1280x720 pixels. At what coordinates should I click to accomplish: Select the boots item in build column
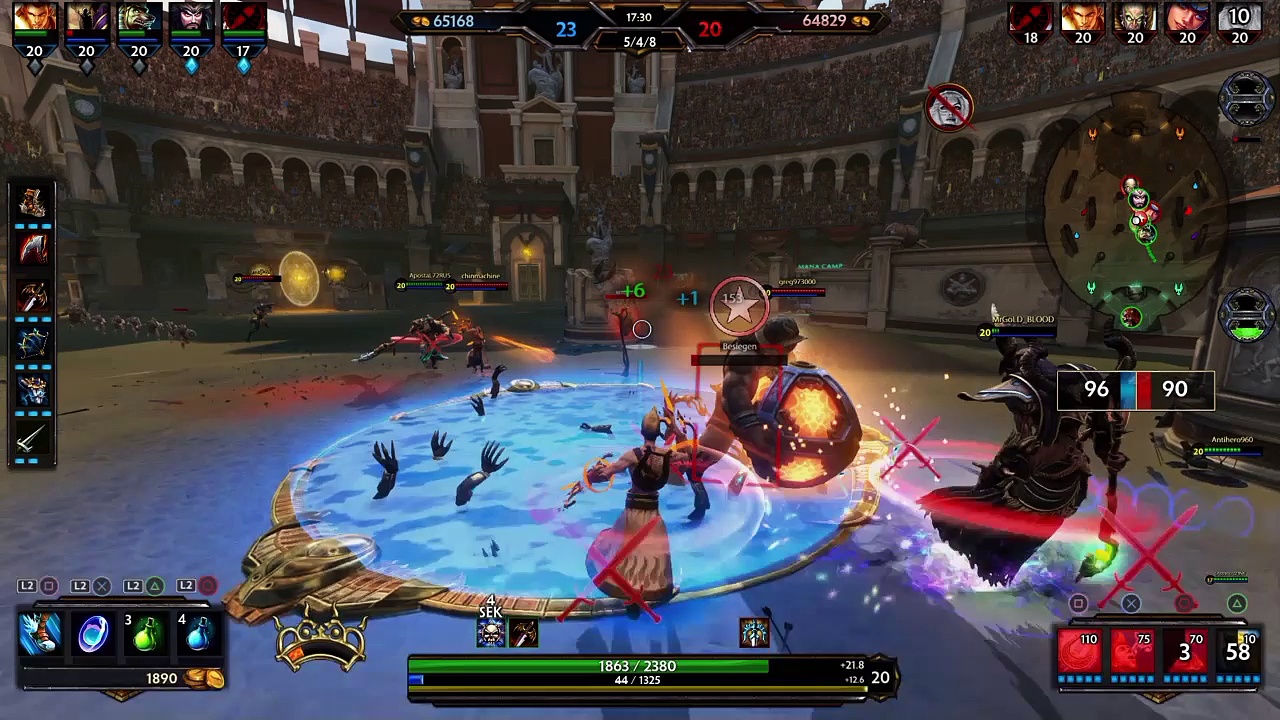pyautogui.click(x=33, y=203)
